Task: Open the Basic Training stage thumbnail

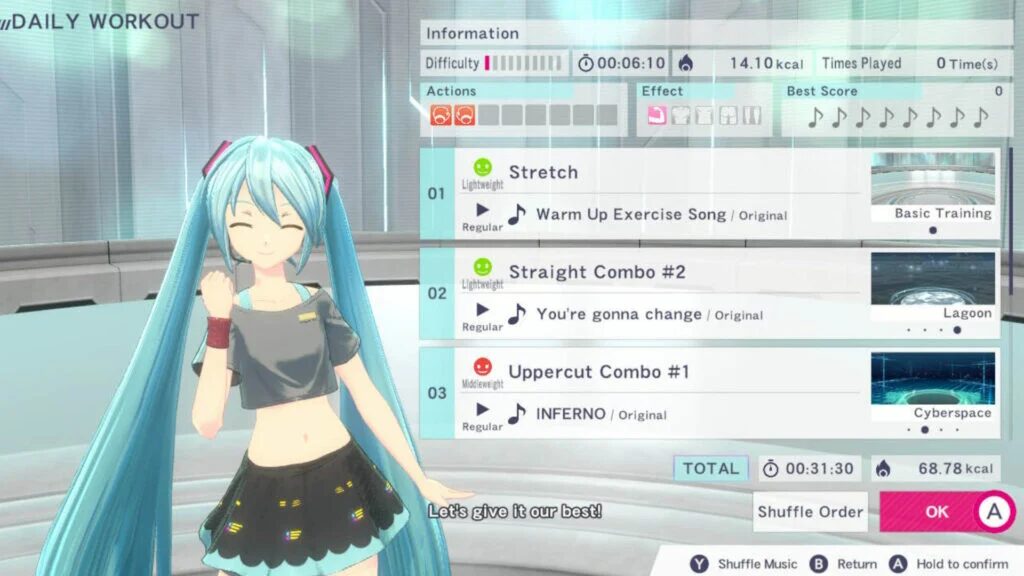Action: click(x=933, y=187)
